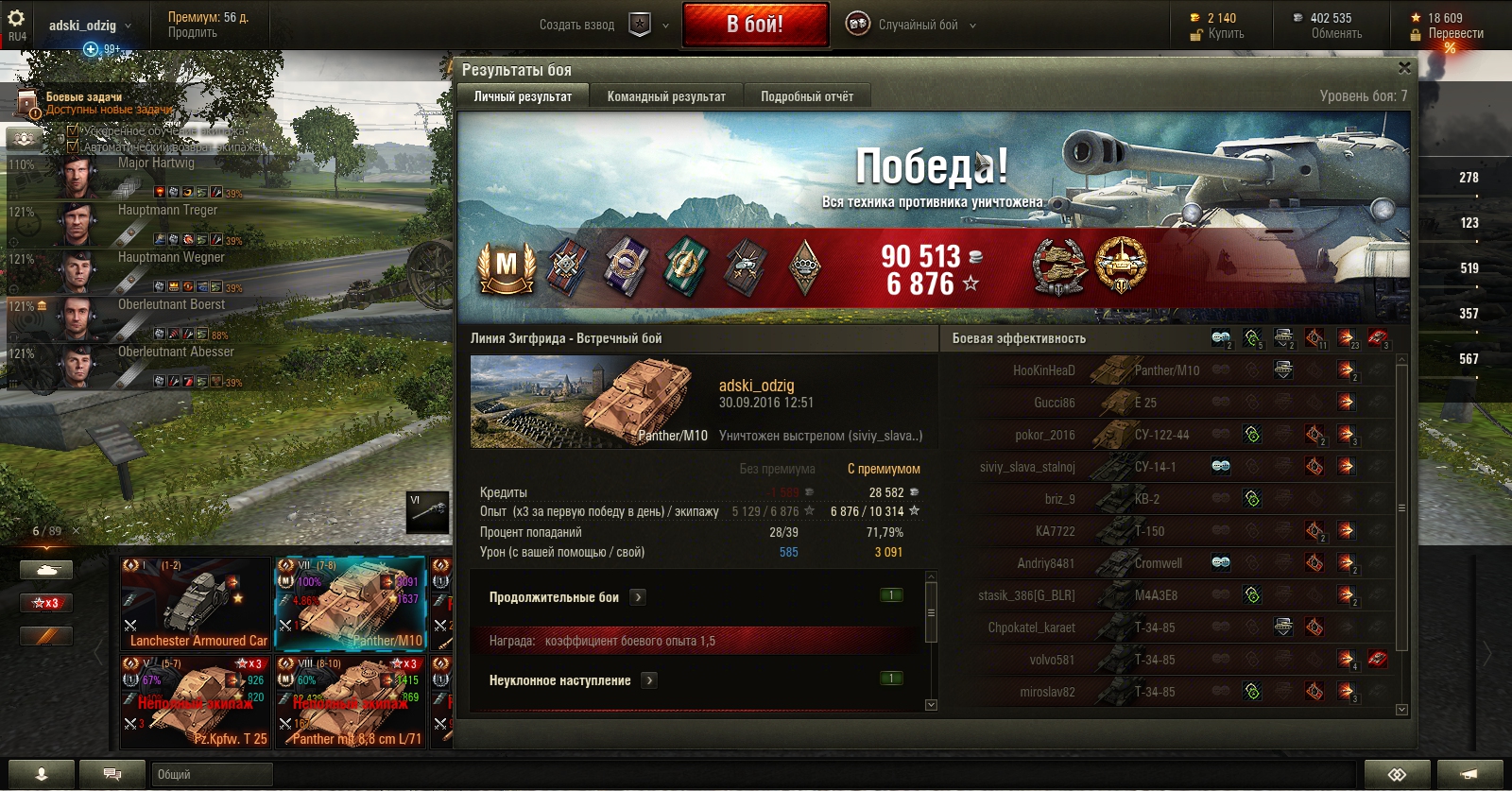The height and width of the screenshot is (791, 1512).
Task: Close the battle results window
Action: coord(1404,68)
